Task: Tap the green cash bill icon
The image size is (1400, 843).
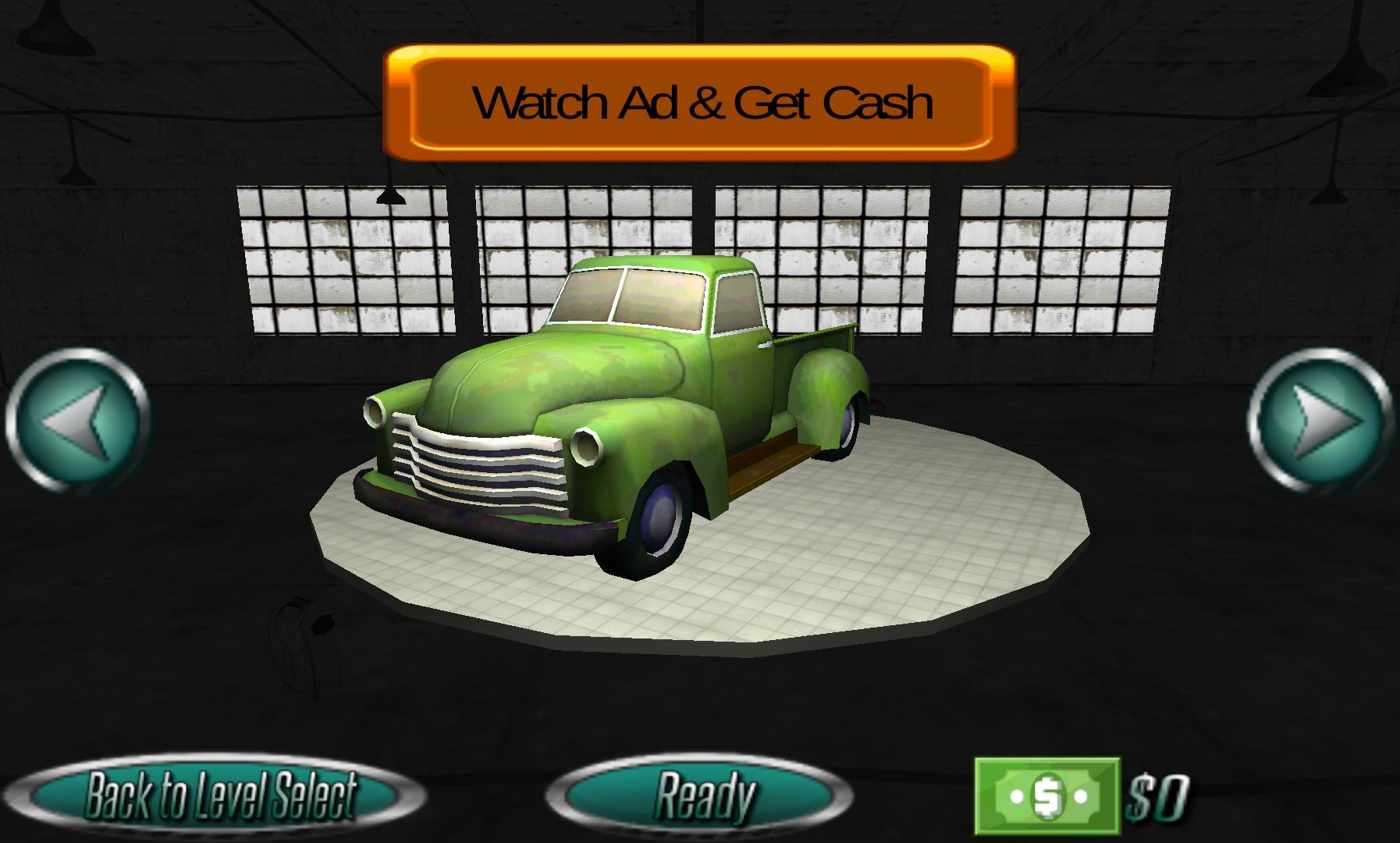Action: coord(1046,795)
